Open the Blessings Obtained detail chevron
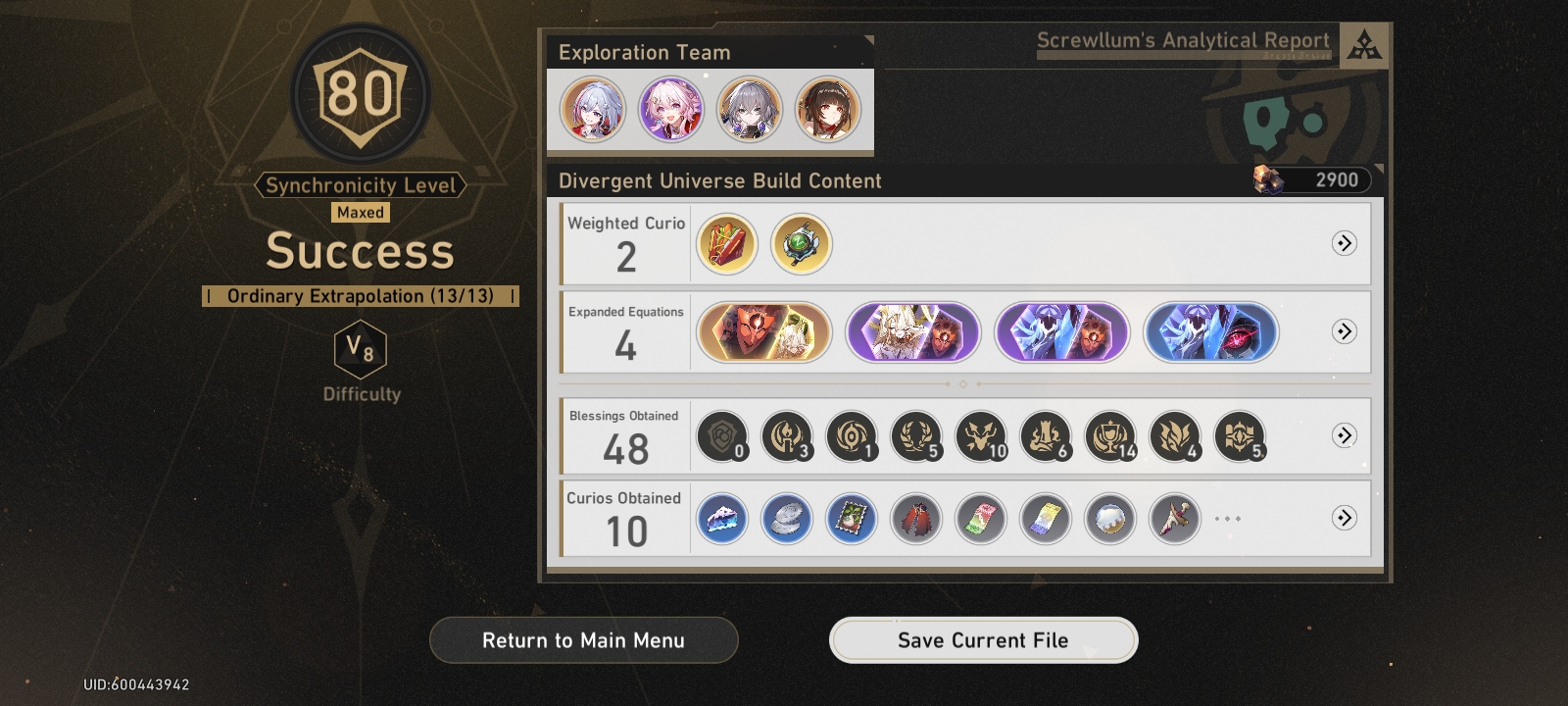The height and width of the screenshot is (706, 1568). pyautogui.click(x=1346, y=436)
